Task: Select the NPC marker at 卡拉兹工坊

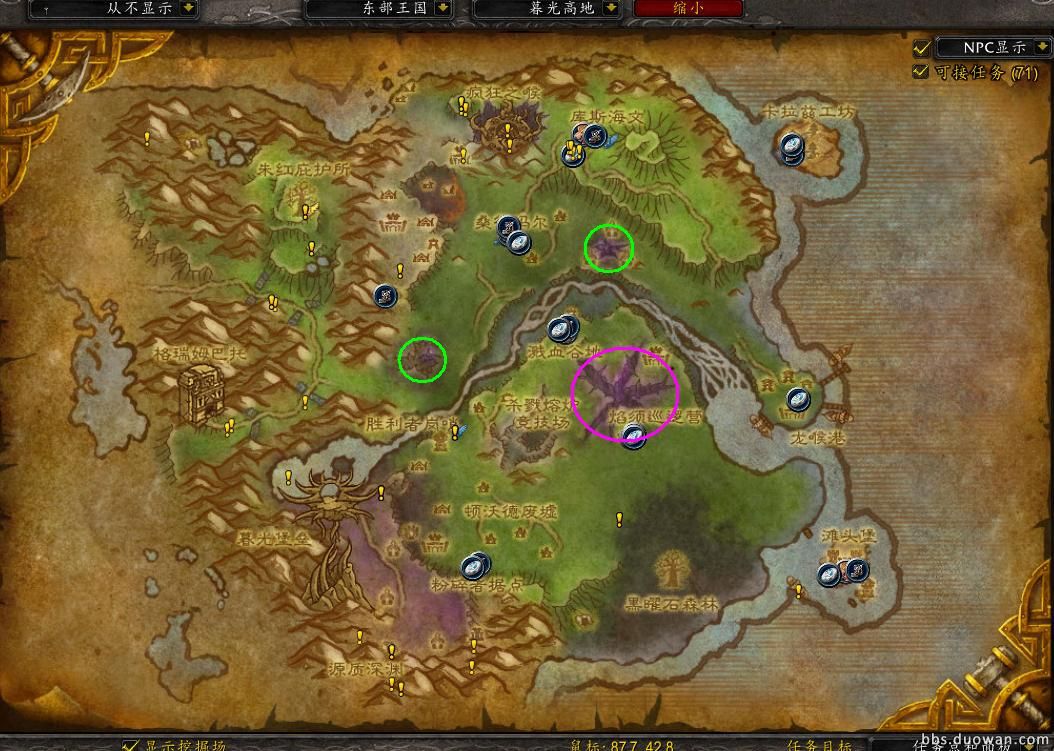Action: point(791,147)
